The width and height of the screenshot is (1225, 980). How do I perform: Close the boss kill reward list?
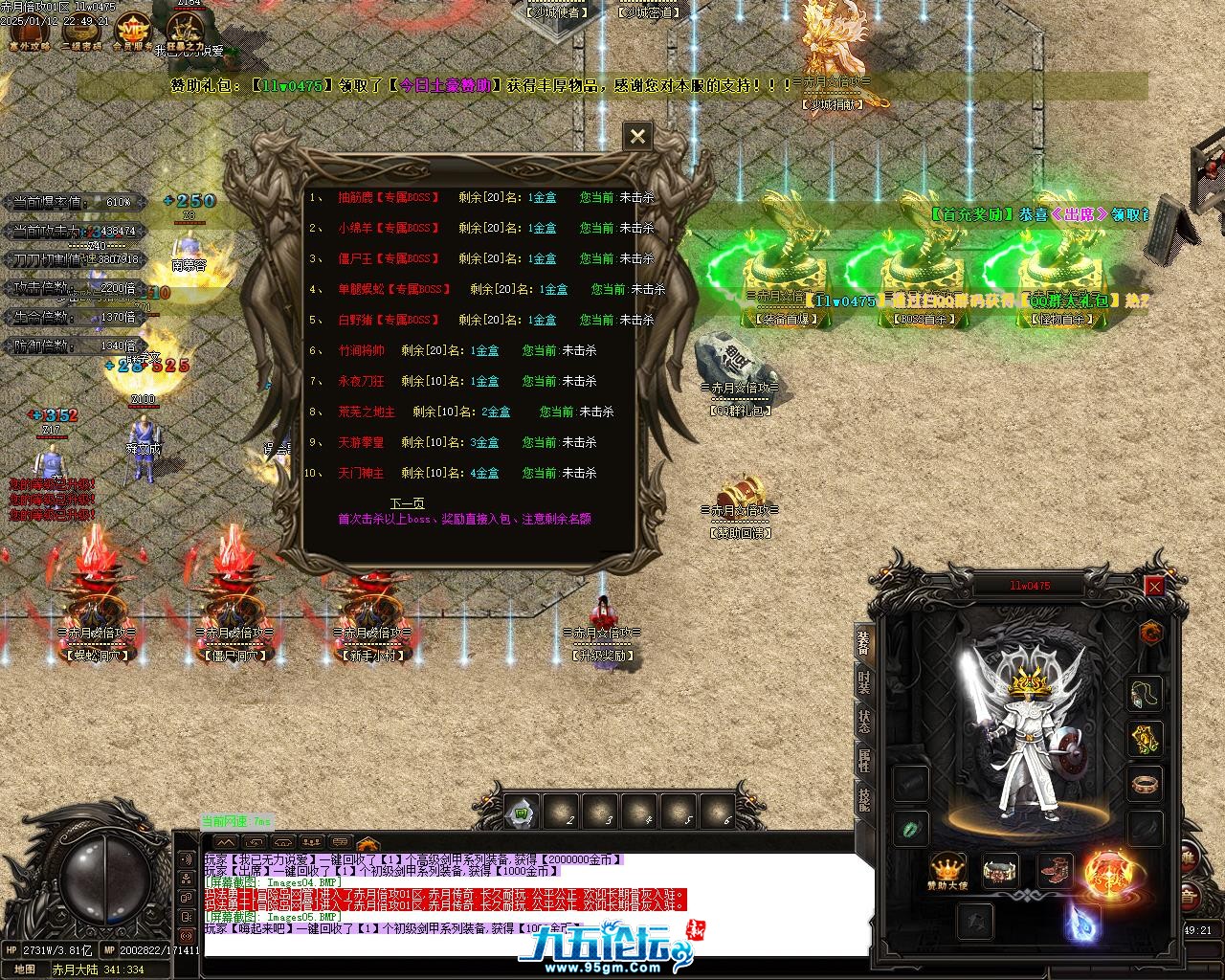point(637,137)
